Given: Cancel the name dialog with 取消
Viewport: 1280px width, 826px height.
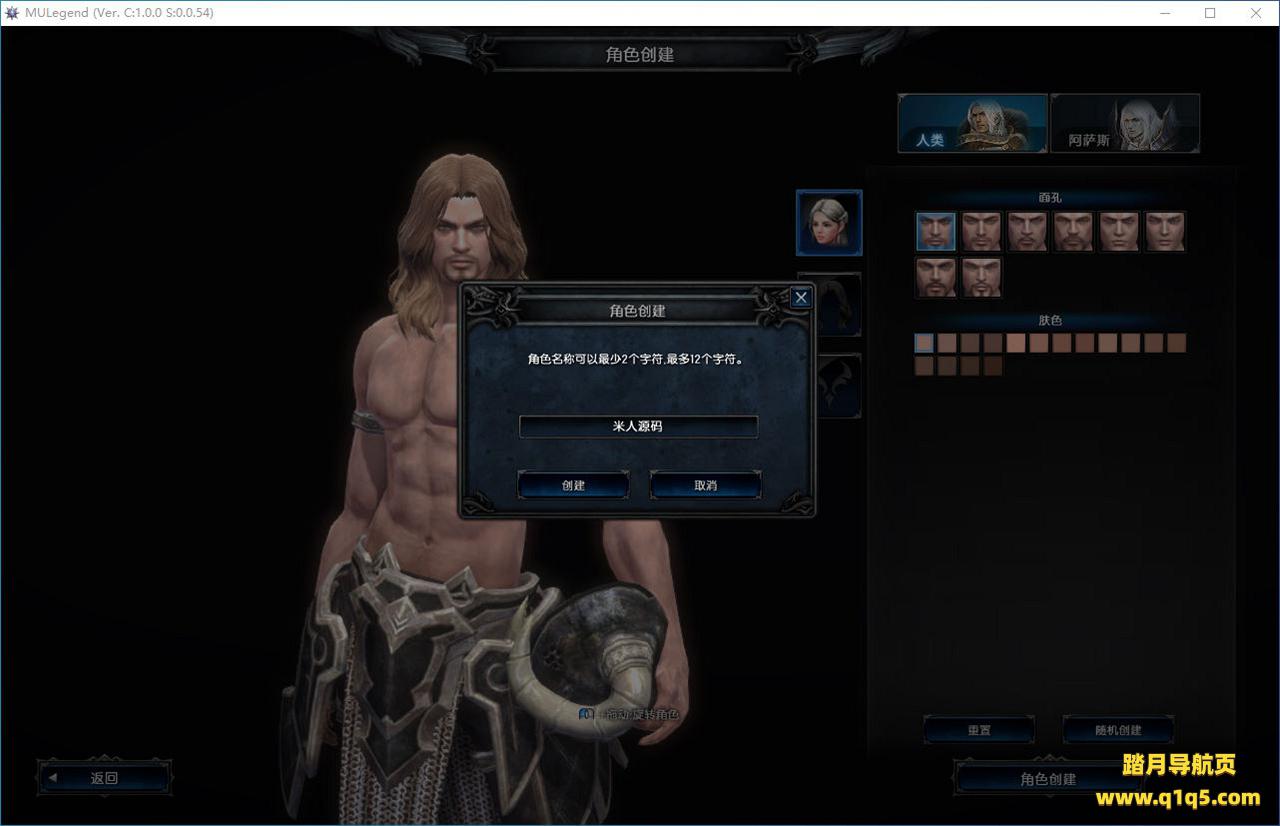Looking at the screenshot, I should 705,485.
